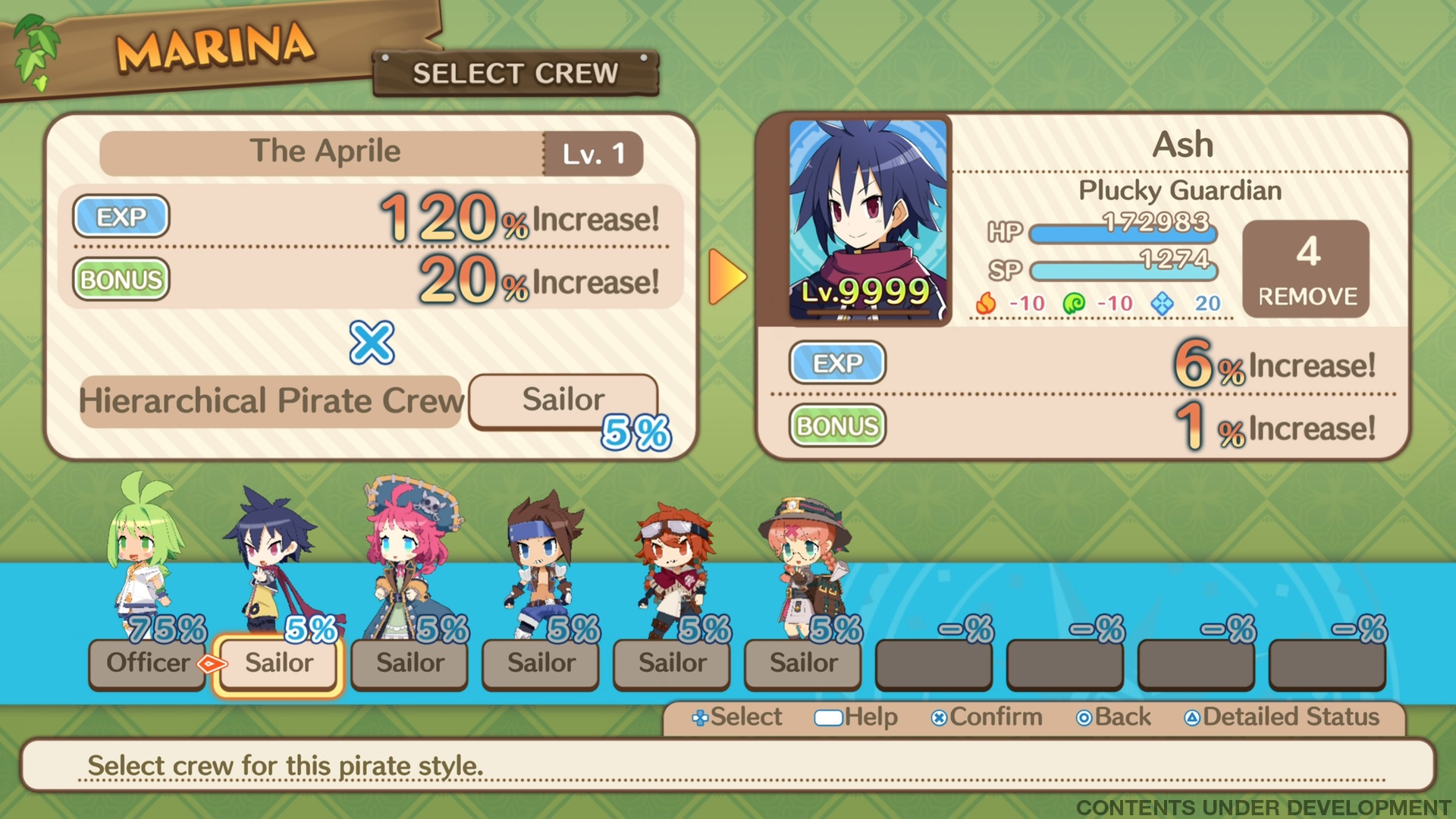Select the Sailor slot below the goggles-wearing redhead

point(672,664)
